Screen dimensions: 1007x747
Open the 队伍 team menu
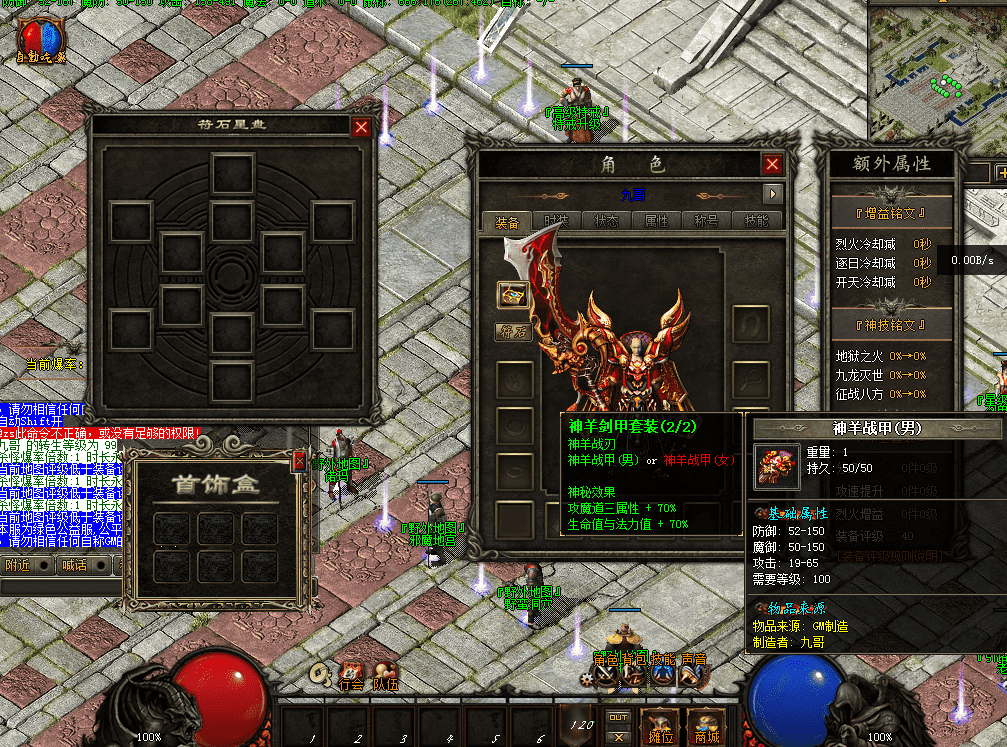(385, 674)
